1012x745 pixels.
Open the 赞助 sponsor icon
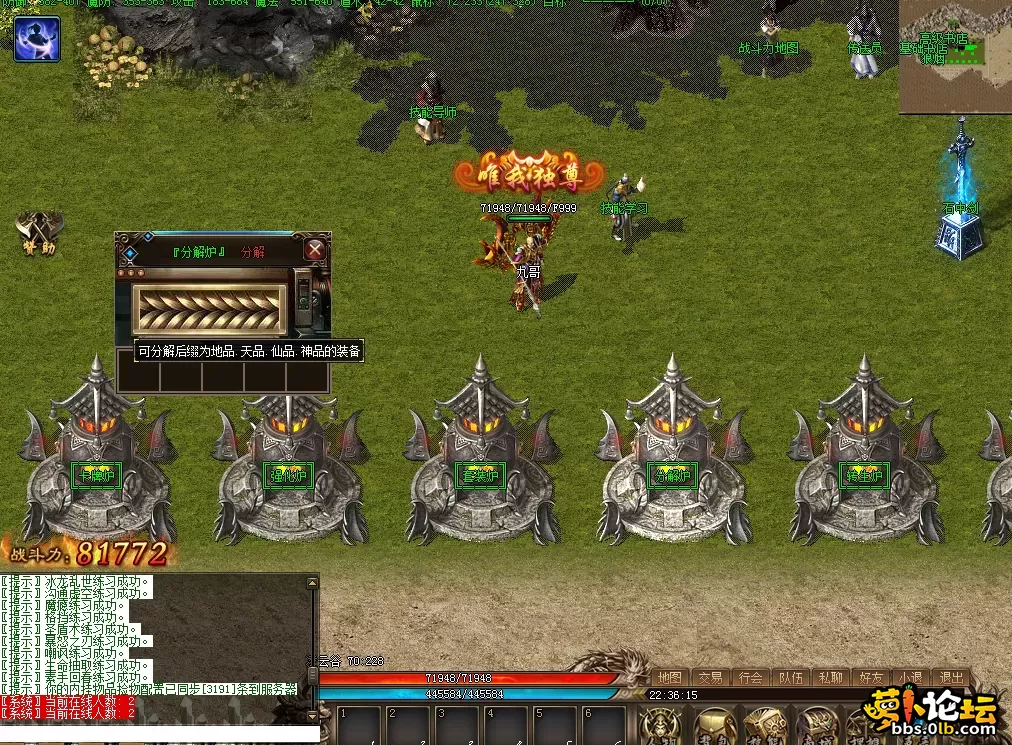[x=34, y=231]
